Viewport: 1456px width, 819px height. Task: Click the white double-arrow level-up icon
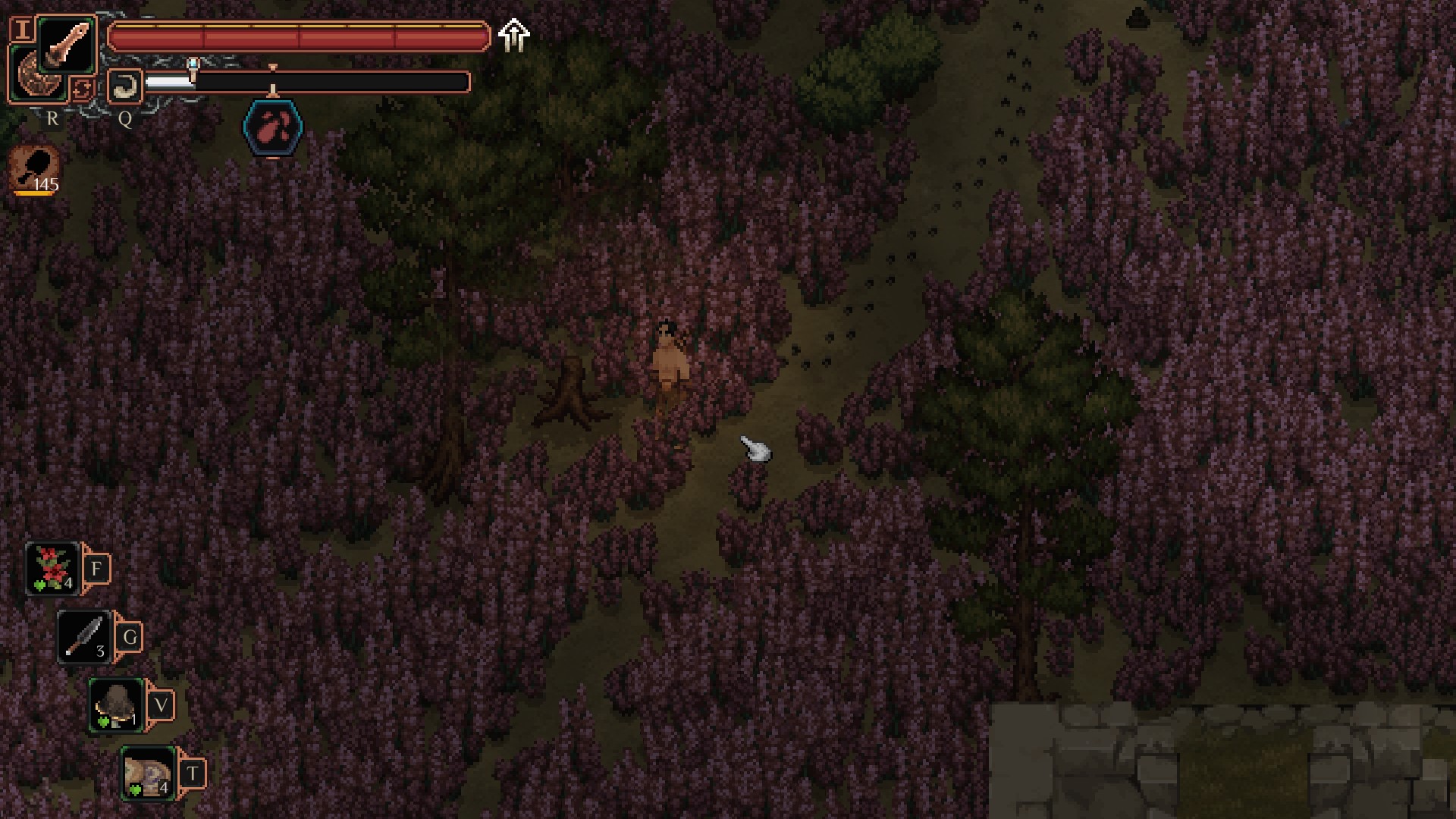(x=514, y=35)
